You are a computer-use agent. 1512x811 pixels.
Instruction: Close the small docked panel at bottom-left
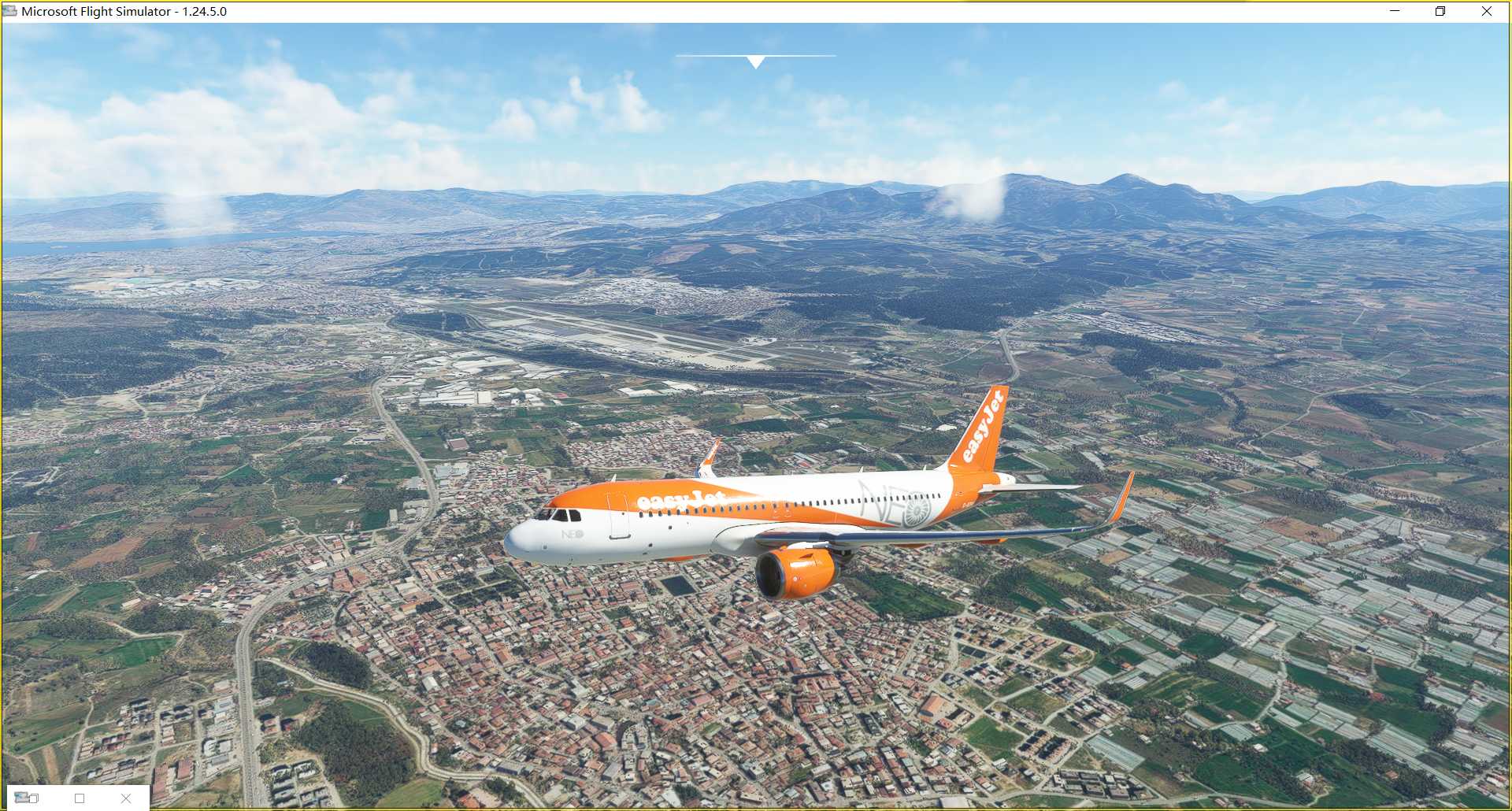[x=126, y=798]
